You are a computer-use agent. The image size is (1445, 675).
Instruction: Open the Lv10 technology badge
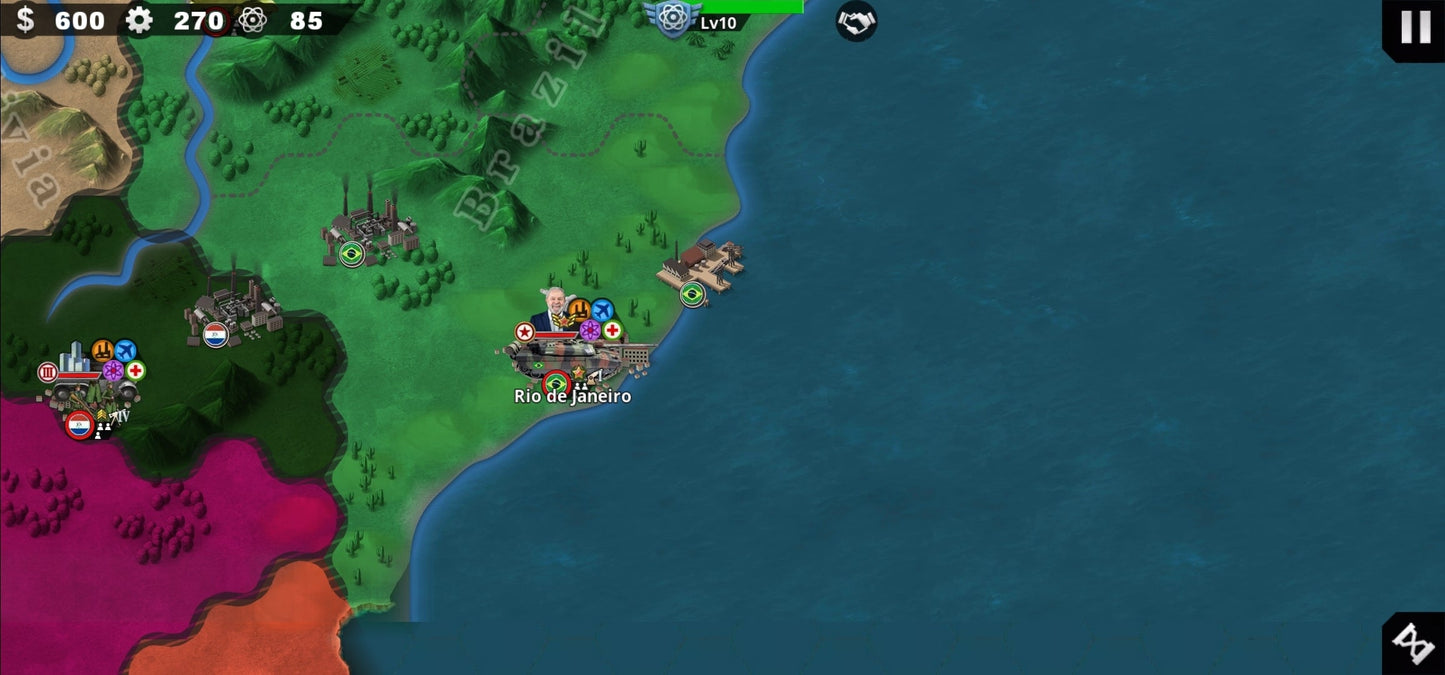click(x=673, y=18)
